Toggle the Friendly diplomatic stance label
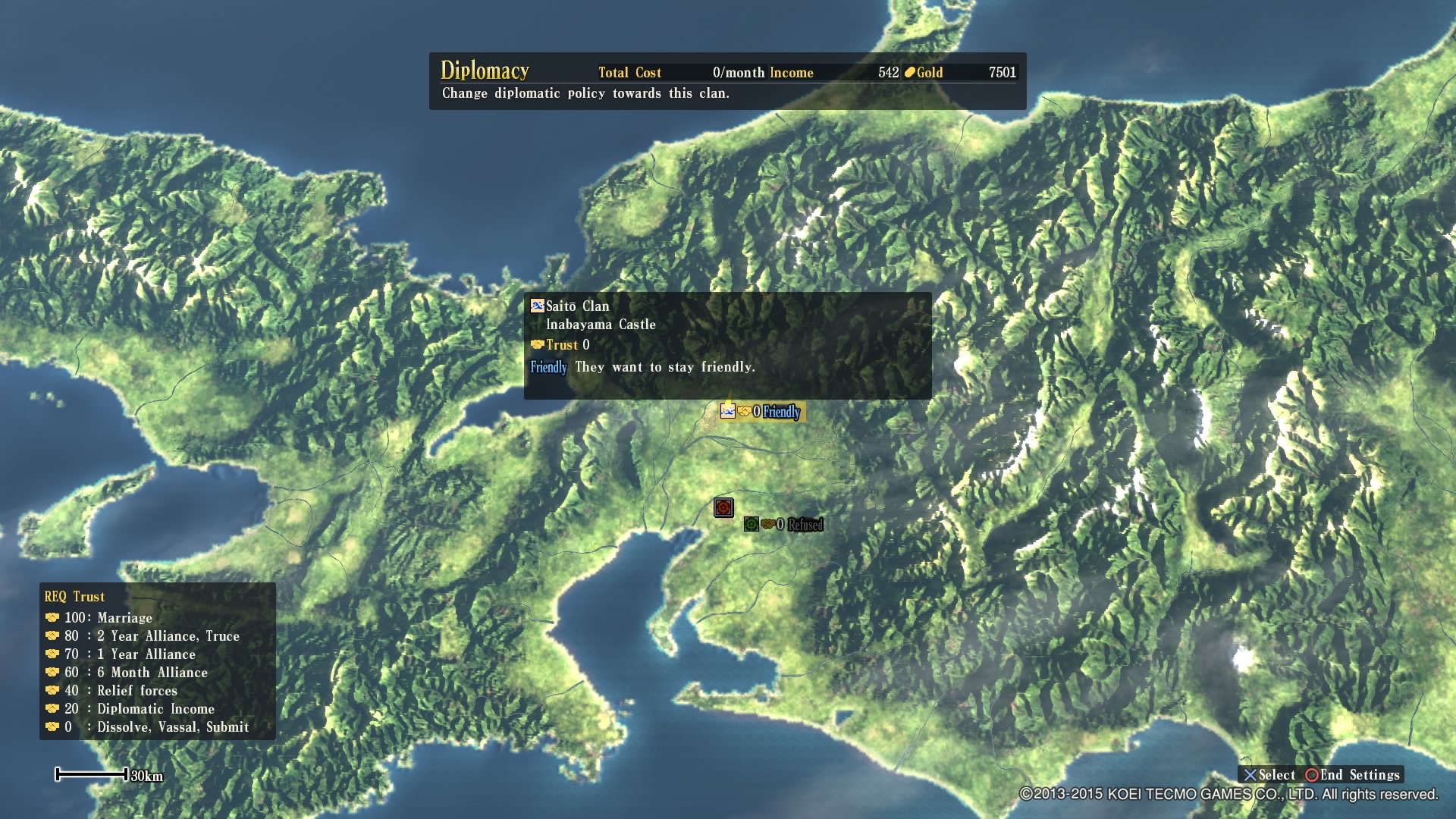The height and width of the screenshot is (819, 1456). (x=781, y=413)
